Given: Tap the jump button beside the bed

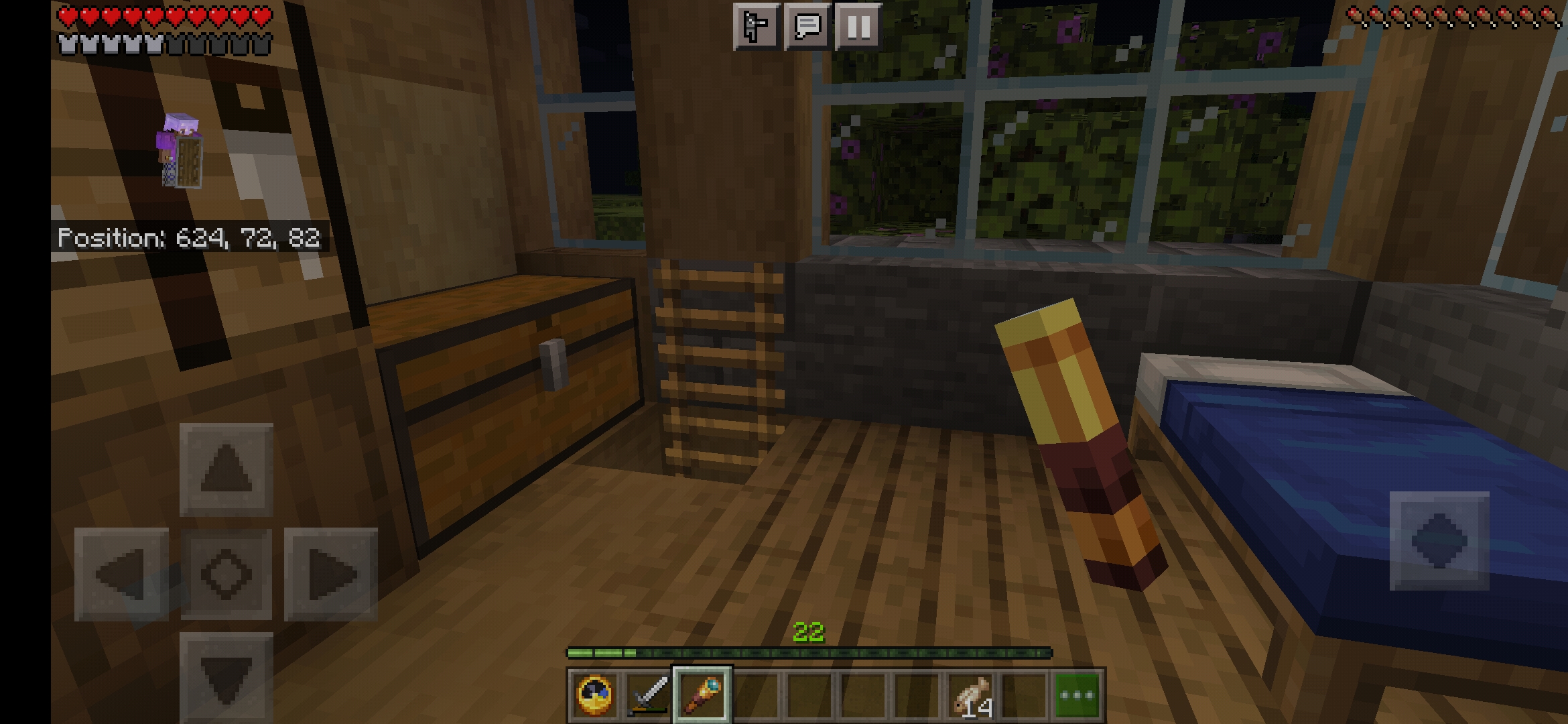Looking at the screenshot, I should click(1439, 541).
